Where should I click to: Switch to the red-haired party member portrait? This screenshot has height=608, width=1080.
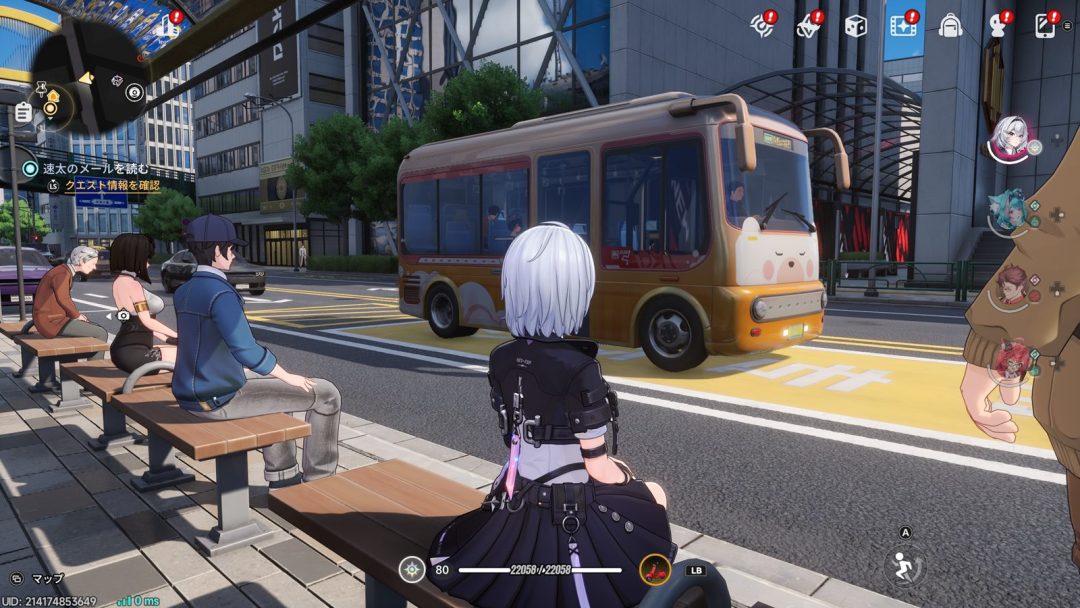[x=1011, y=360]
